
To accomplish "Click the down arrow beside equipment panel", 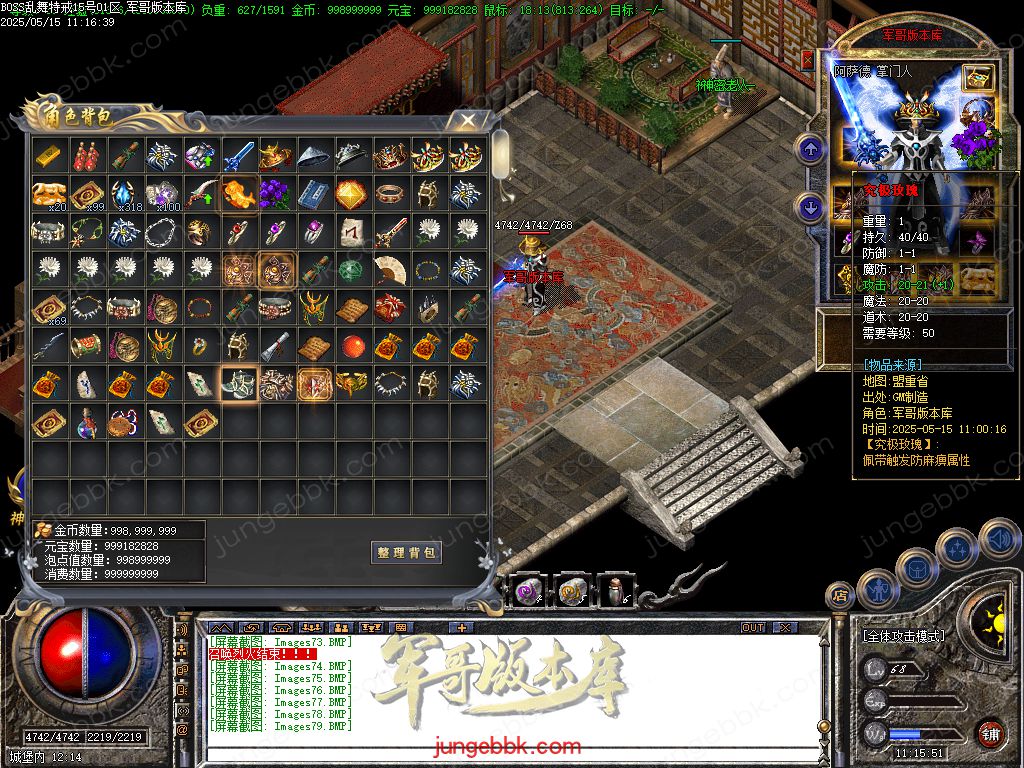I will (x=809, y=208).
